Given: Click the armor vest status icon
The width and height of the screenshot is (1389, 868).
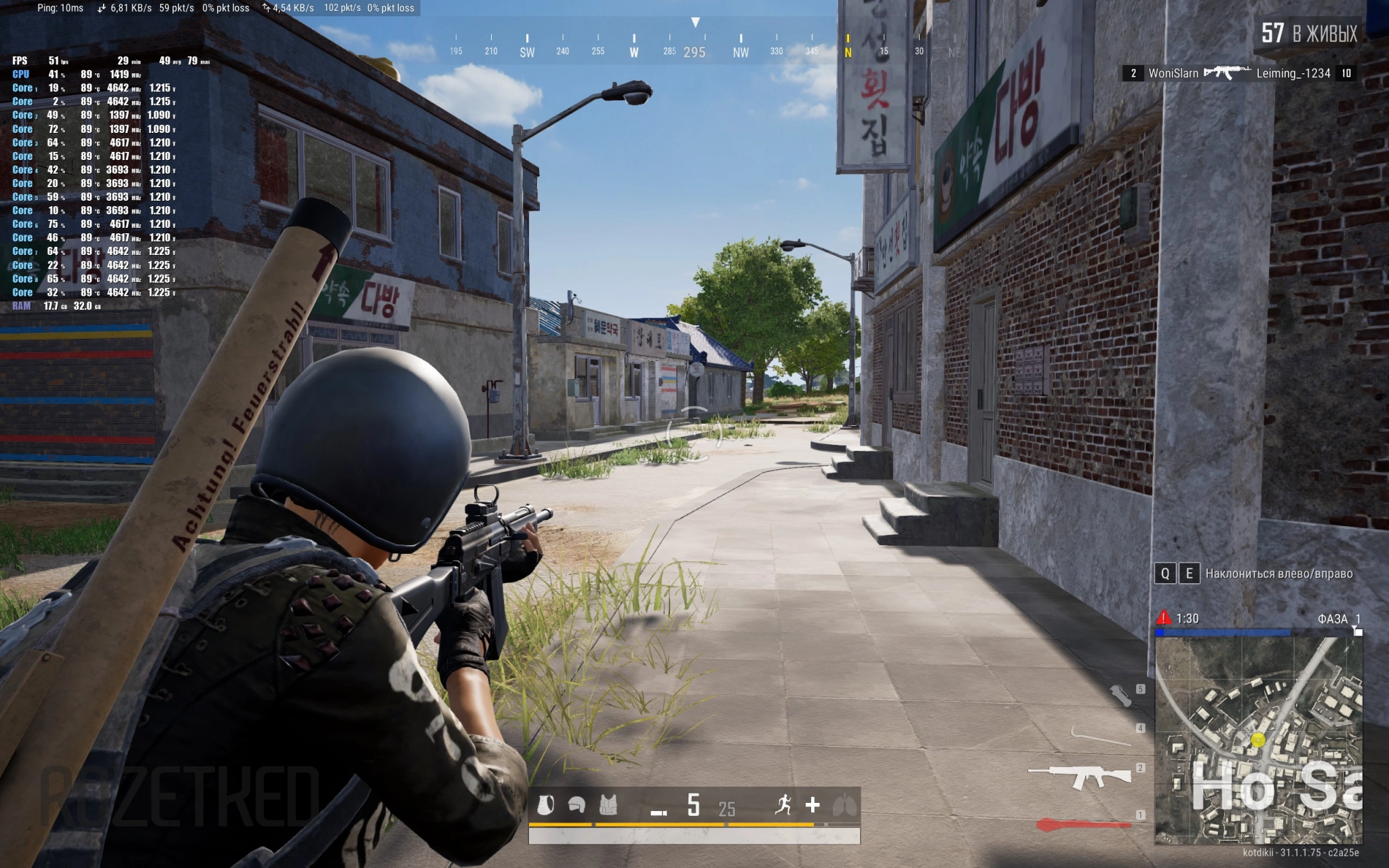Looking at the screenshot, I should [x=608, y=805].
